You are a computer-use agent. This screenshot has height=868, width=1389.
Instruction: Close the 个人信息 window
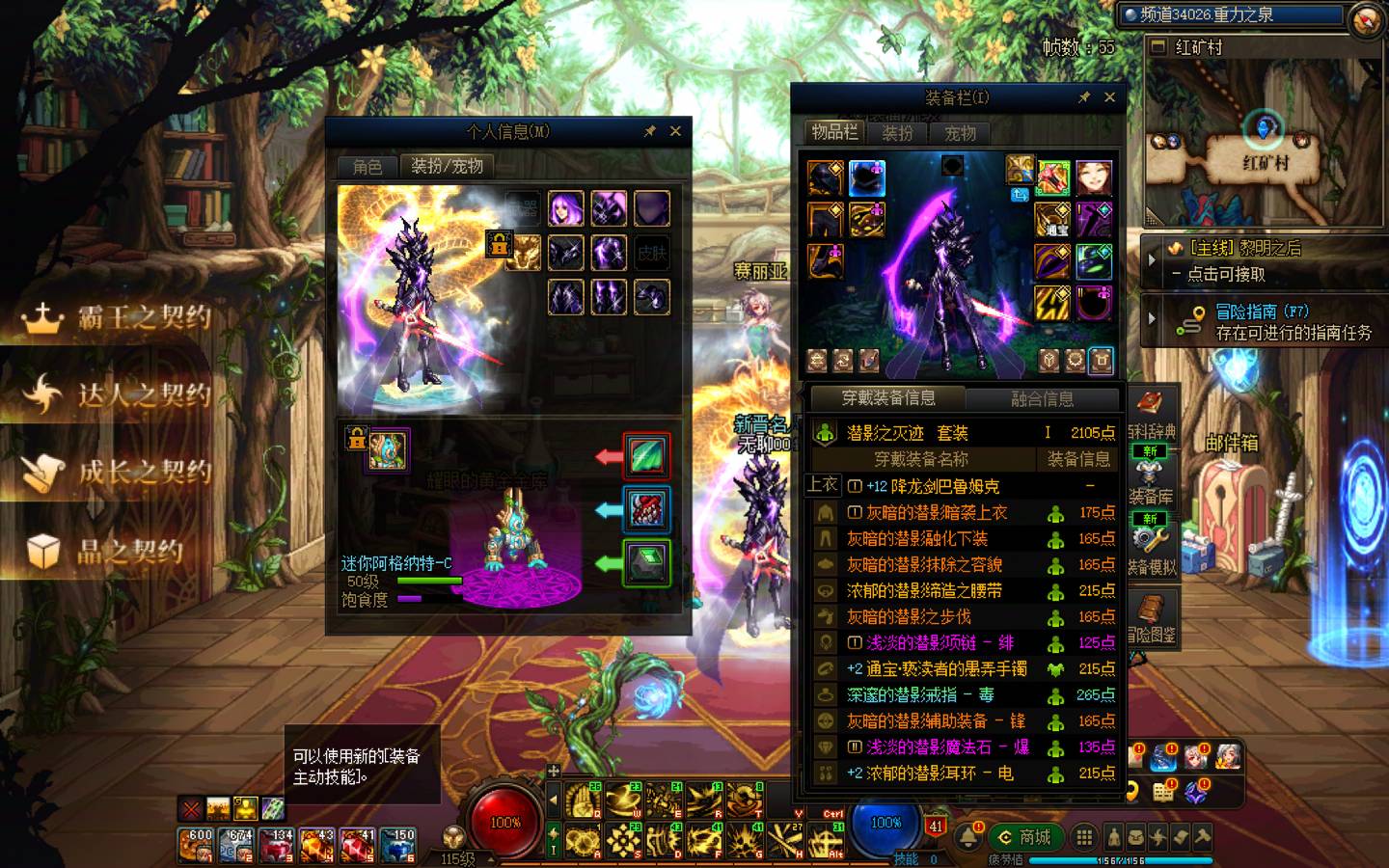tap(675, 131)
